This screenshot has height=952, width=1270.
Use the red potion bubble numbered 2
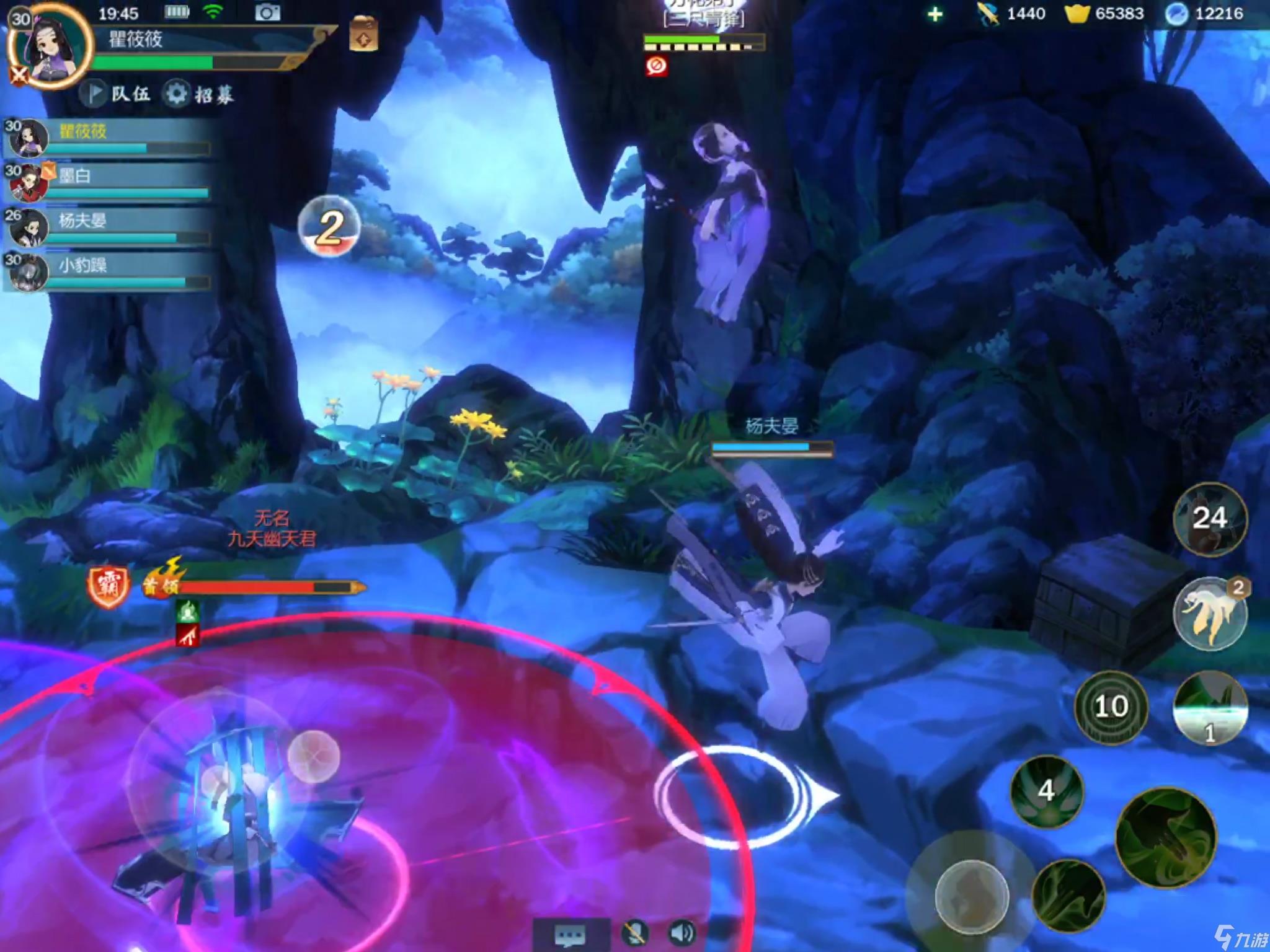[329, 226]
